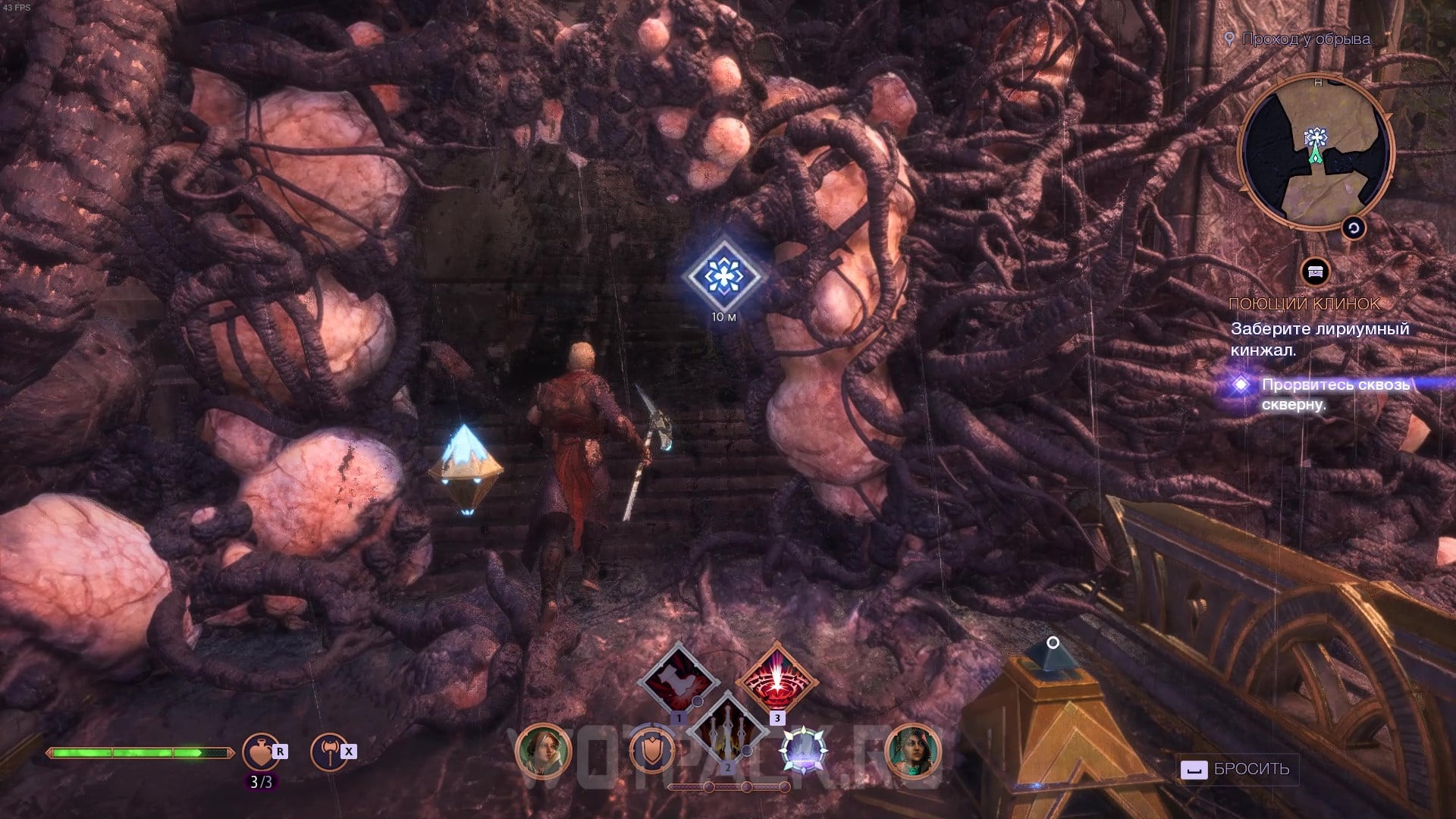Click the minimap rotation lock button
Image resolution: width=1456 pixels, height=819 pixels.
coord(1354,227)
